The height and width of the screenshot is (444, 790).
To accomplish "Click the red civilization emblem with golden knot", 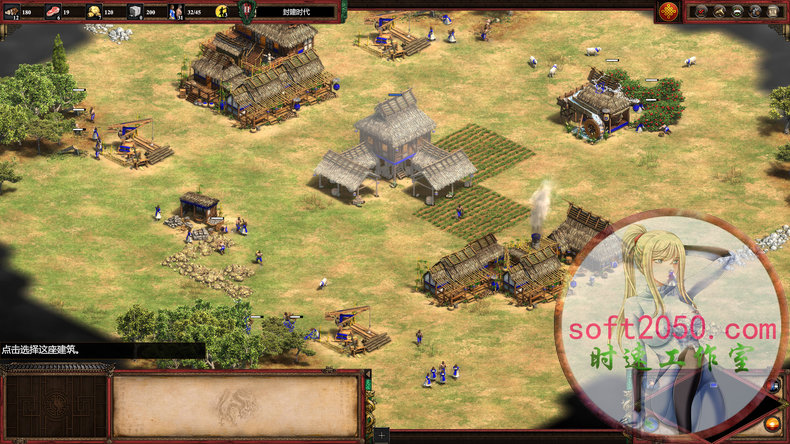I will 668,11.
